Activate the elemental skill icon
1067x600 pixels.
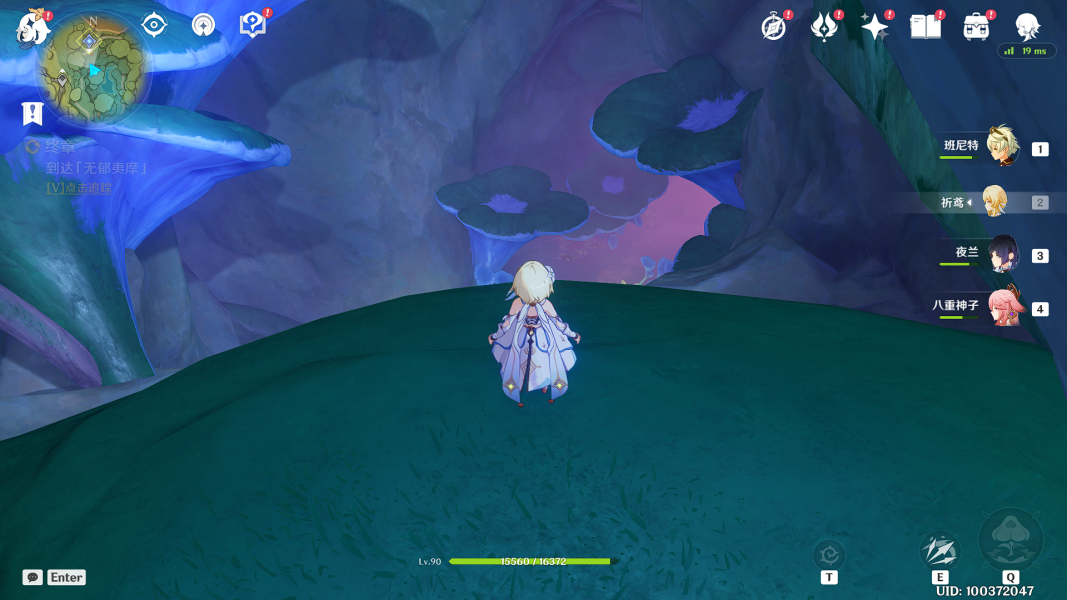(939, 550)
